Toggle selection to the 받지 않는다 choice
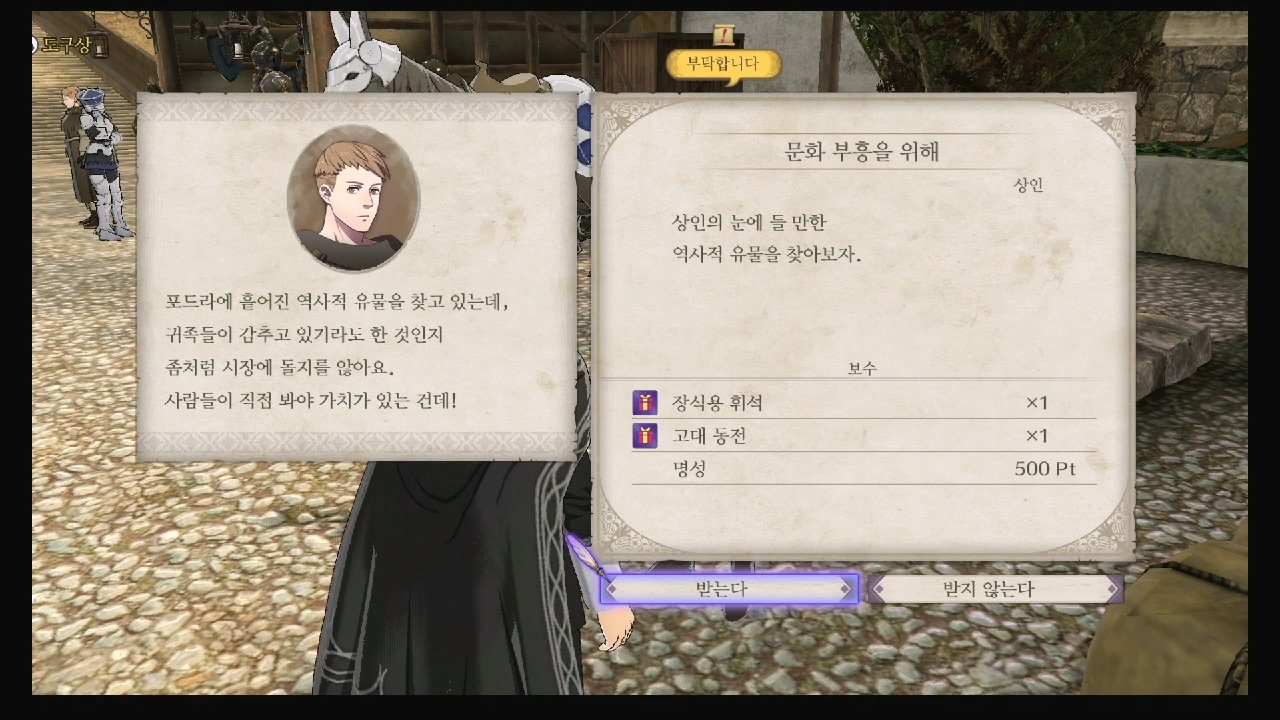1280x720 pixels. coord(995,589)
